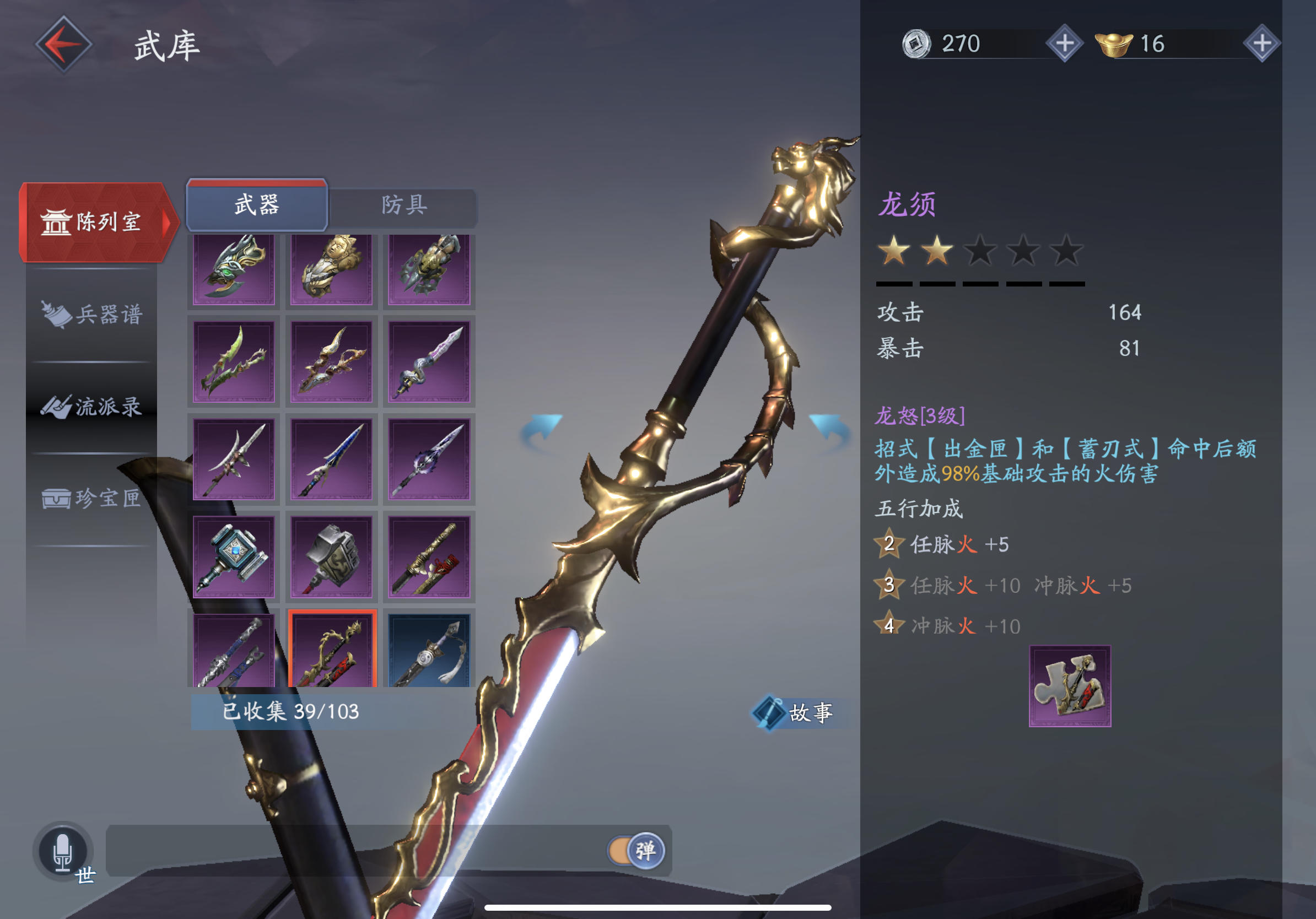Screen dimensions: 1316x919
Task: Select the gray stone hammer slot
Action: point(331,556)
